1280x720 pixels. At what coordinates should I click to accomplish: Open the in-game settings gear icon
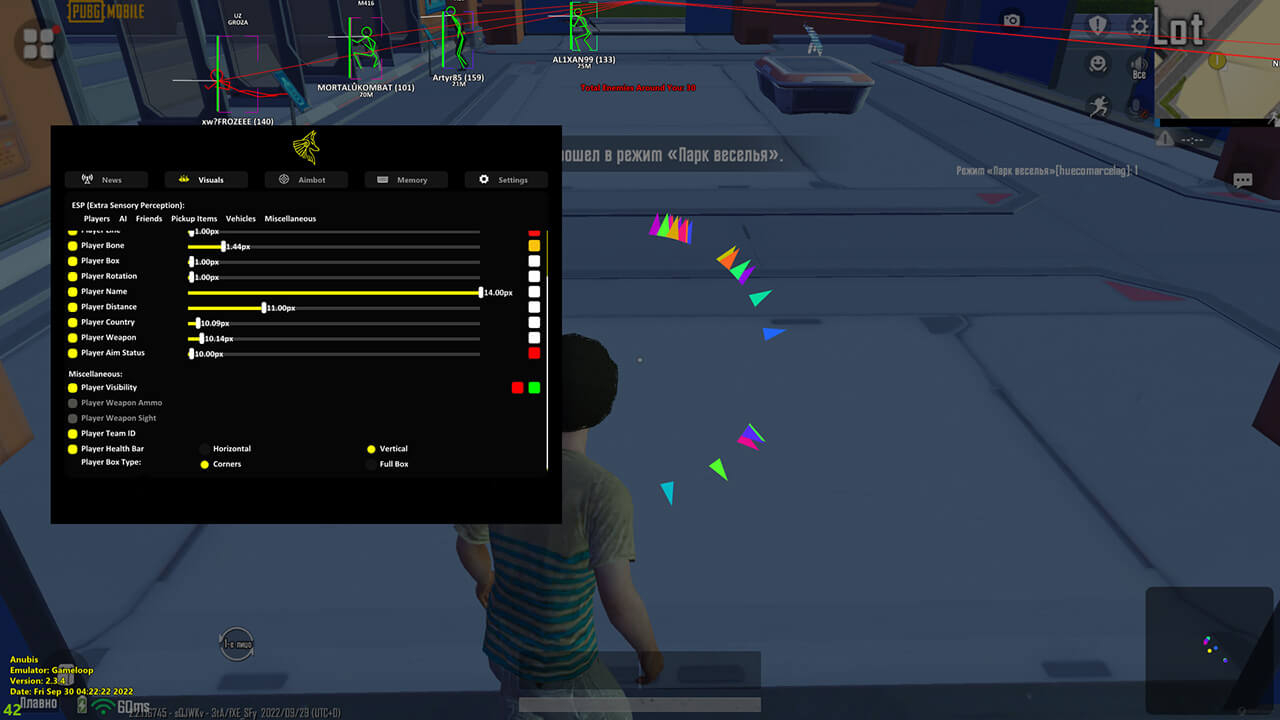[x=1139, y=26]
